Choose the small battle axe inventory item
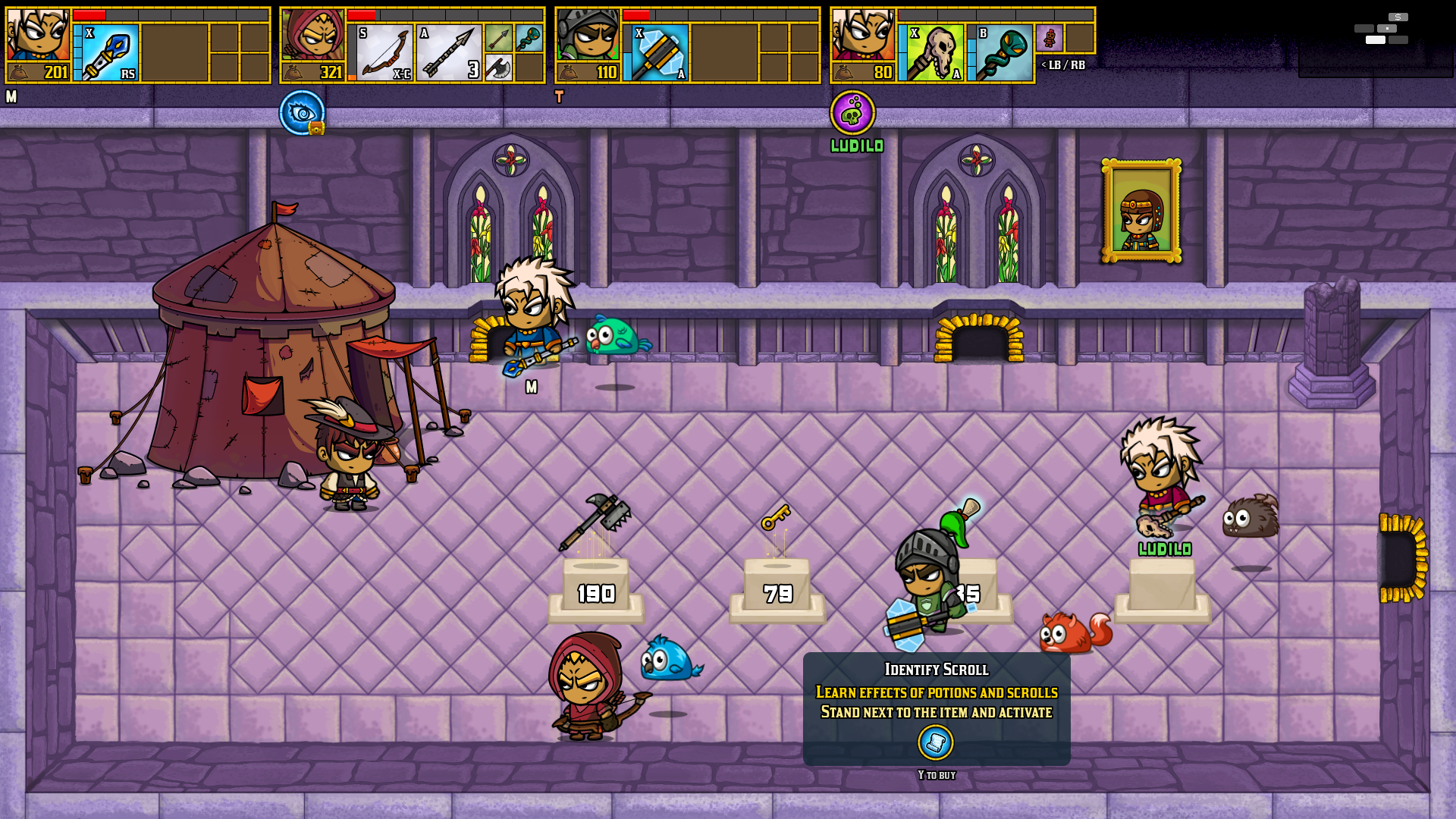The width and height of the screenshot is (1456, 819). (498, 67)
